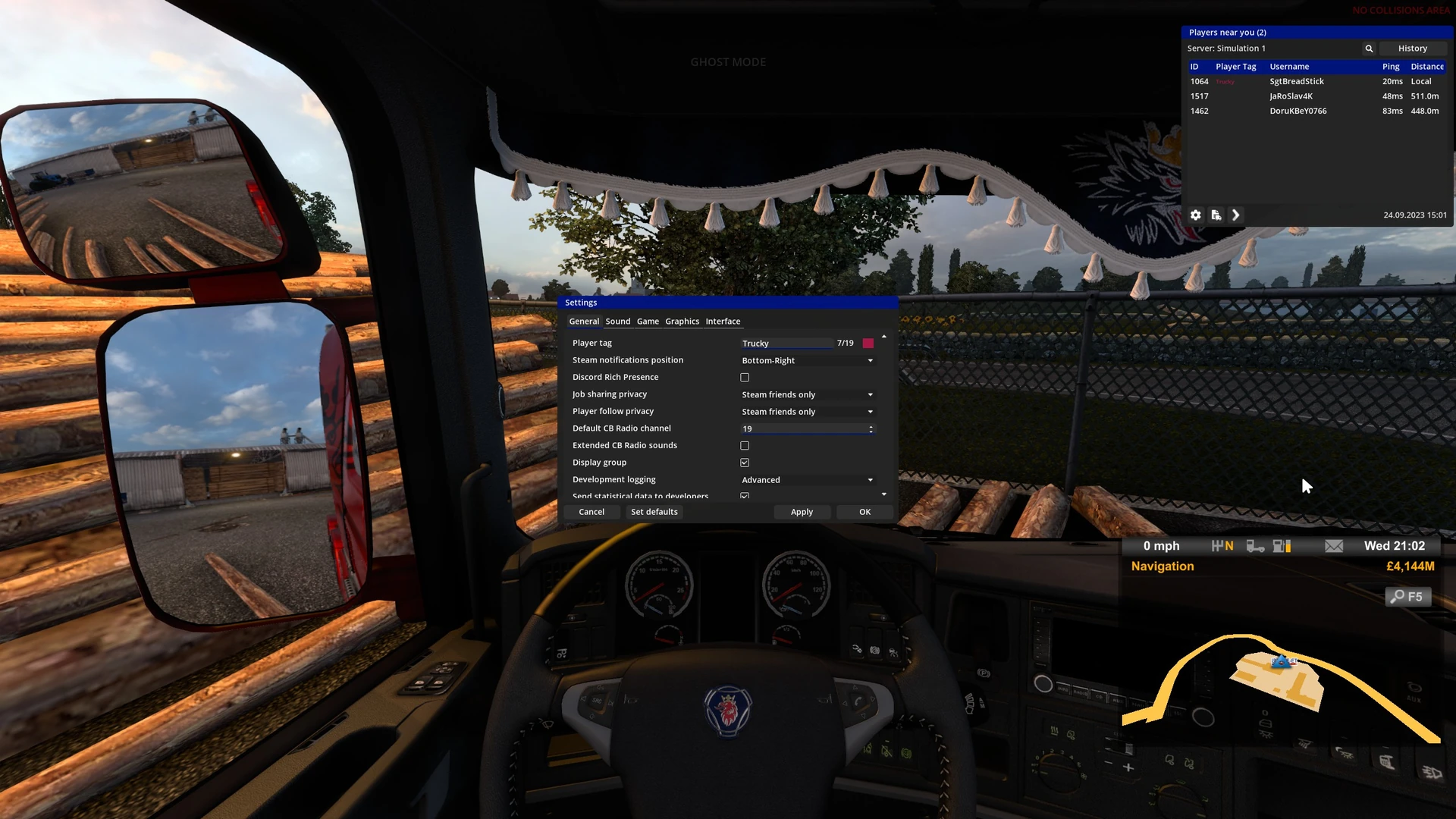Open the Game settings tab
The image size is (1456, 819).
pos(648,322)
